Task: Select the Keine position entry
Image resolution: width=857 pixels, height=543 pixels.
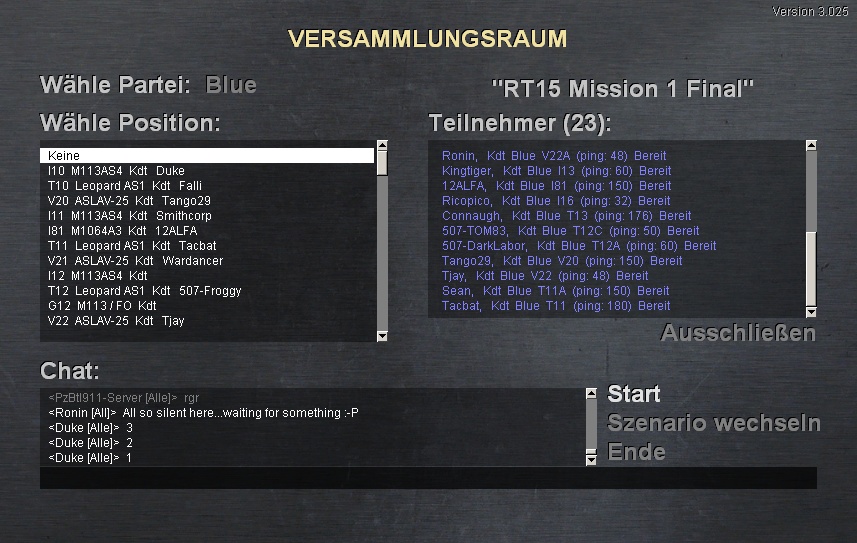Action: click(207, 156)
